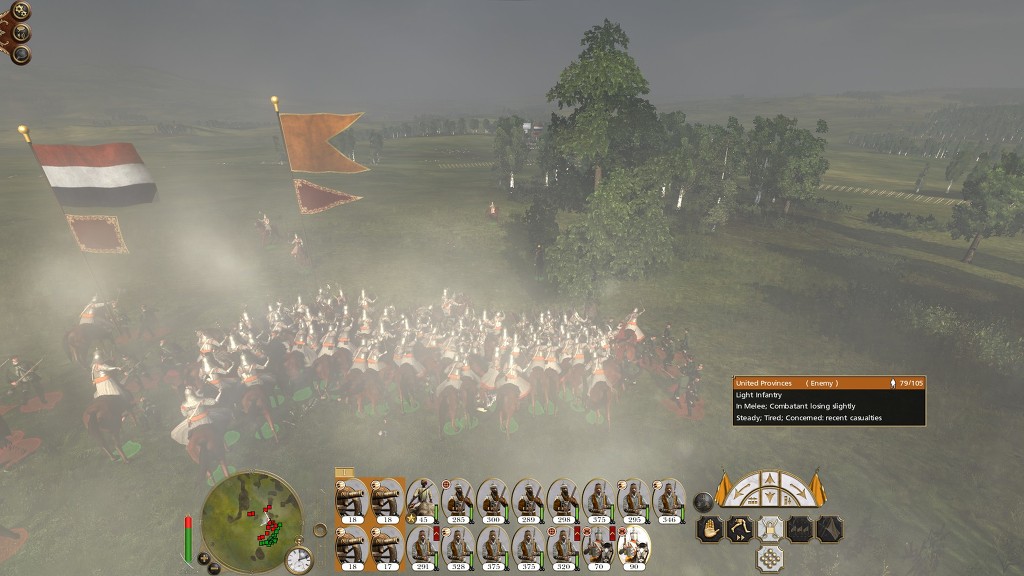Open the gears game options button

pos(20,12)
